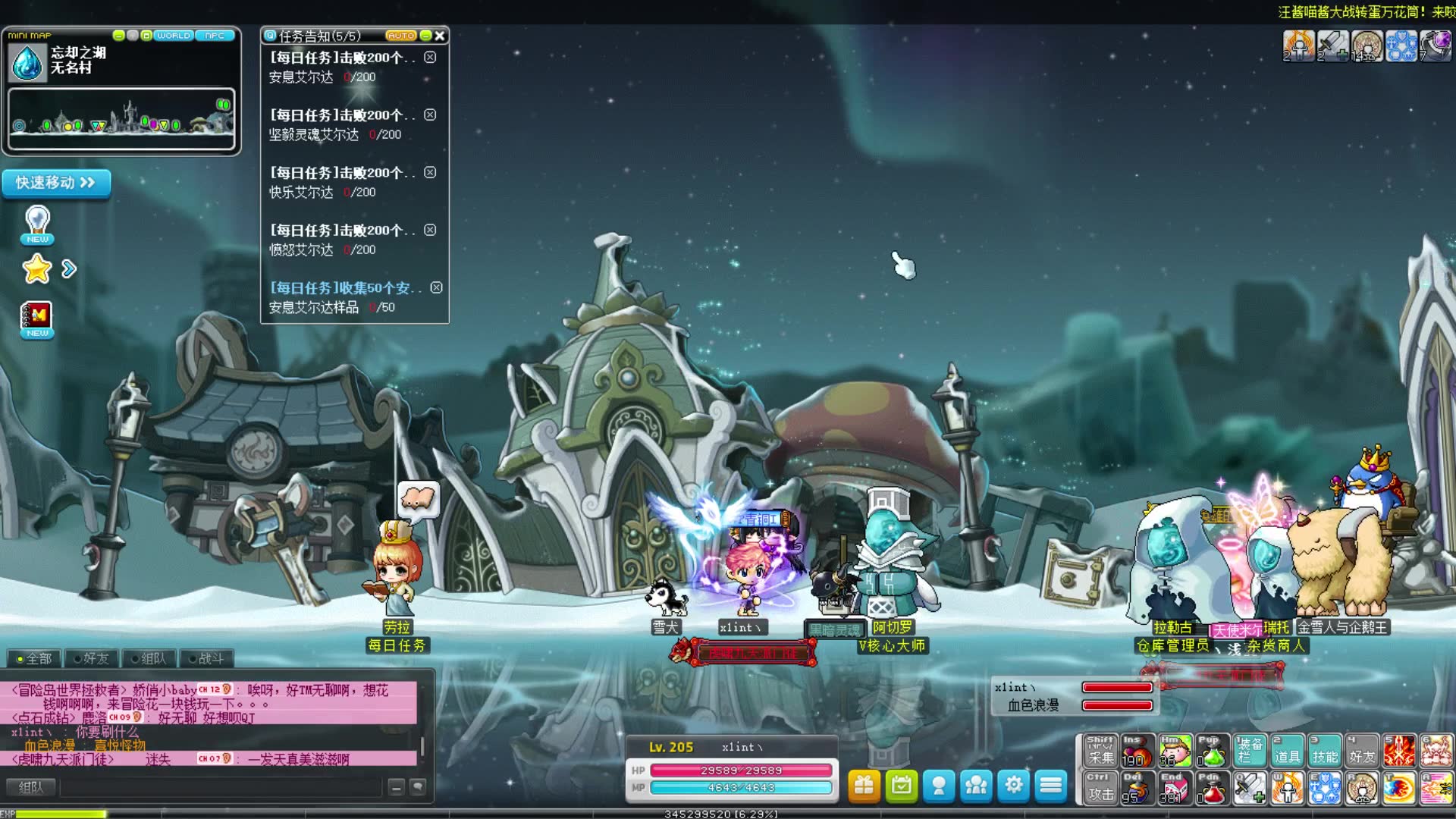Close the quest notification window

[440, 36]
